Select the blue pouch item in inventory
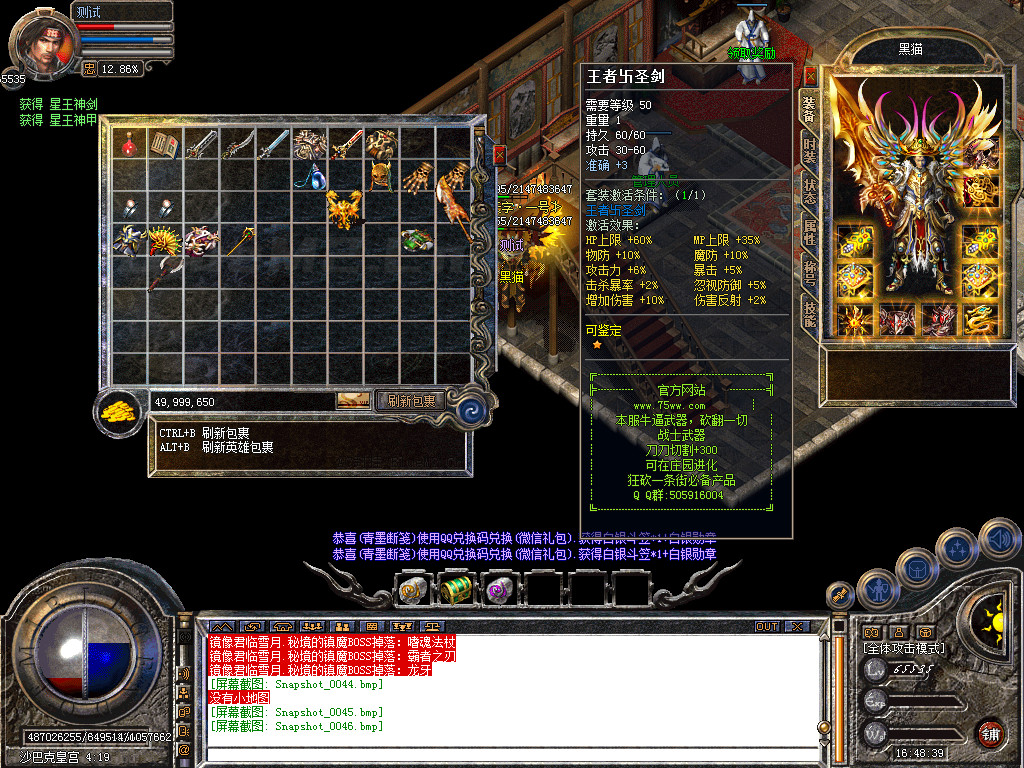1024x768 pixels. coord(308,178)
